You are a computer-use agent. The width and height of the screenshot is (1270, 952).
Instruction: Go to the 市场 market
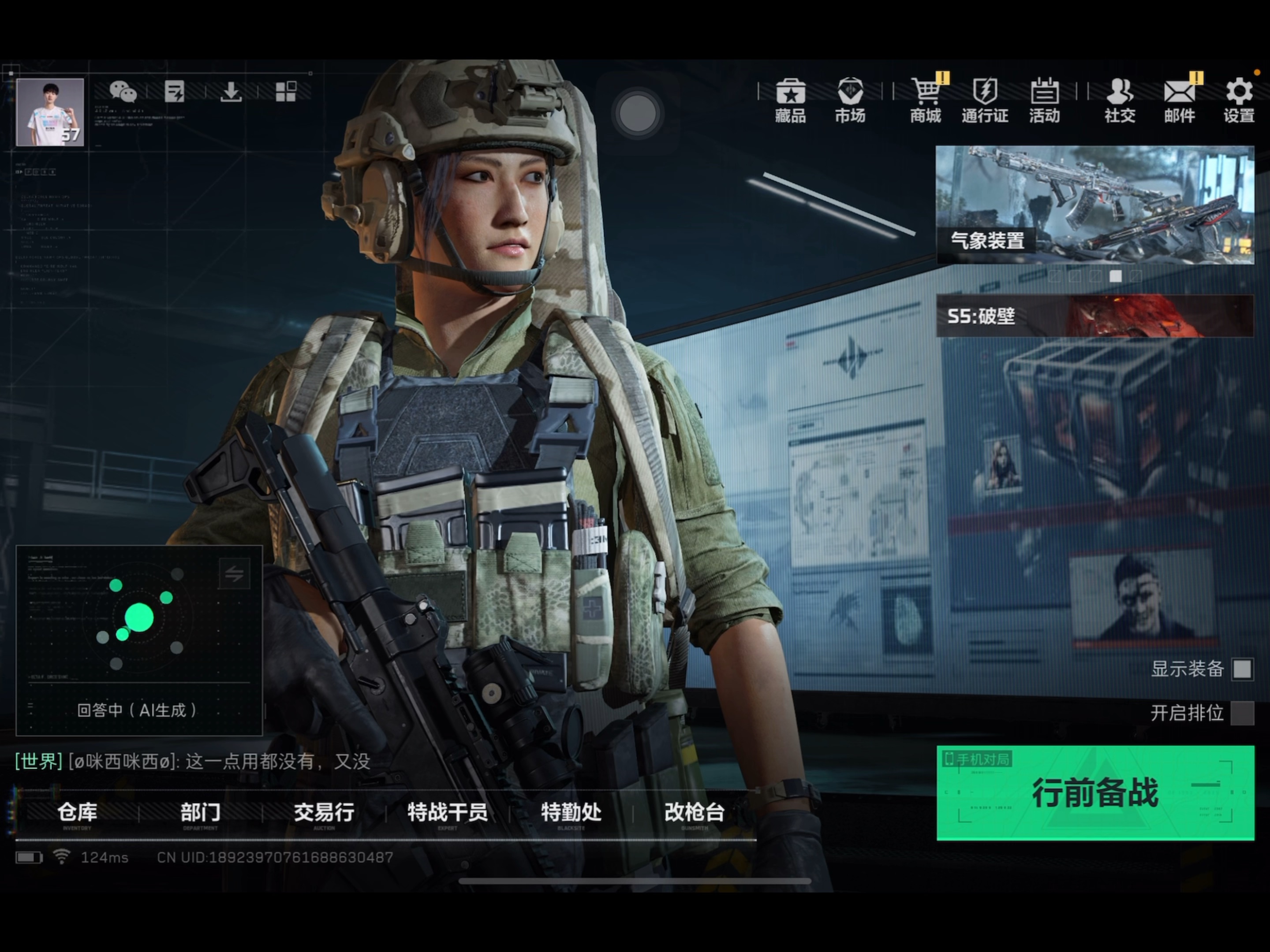click(850, 100)
